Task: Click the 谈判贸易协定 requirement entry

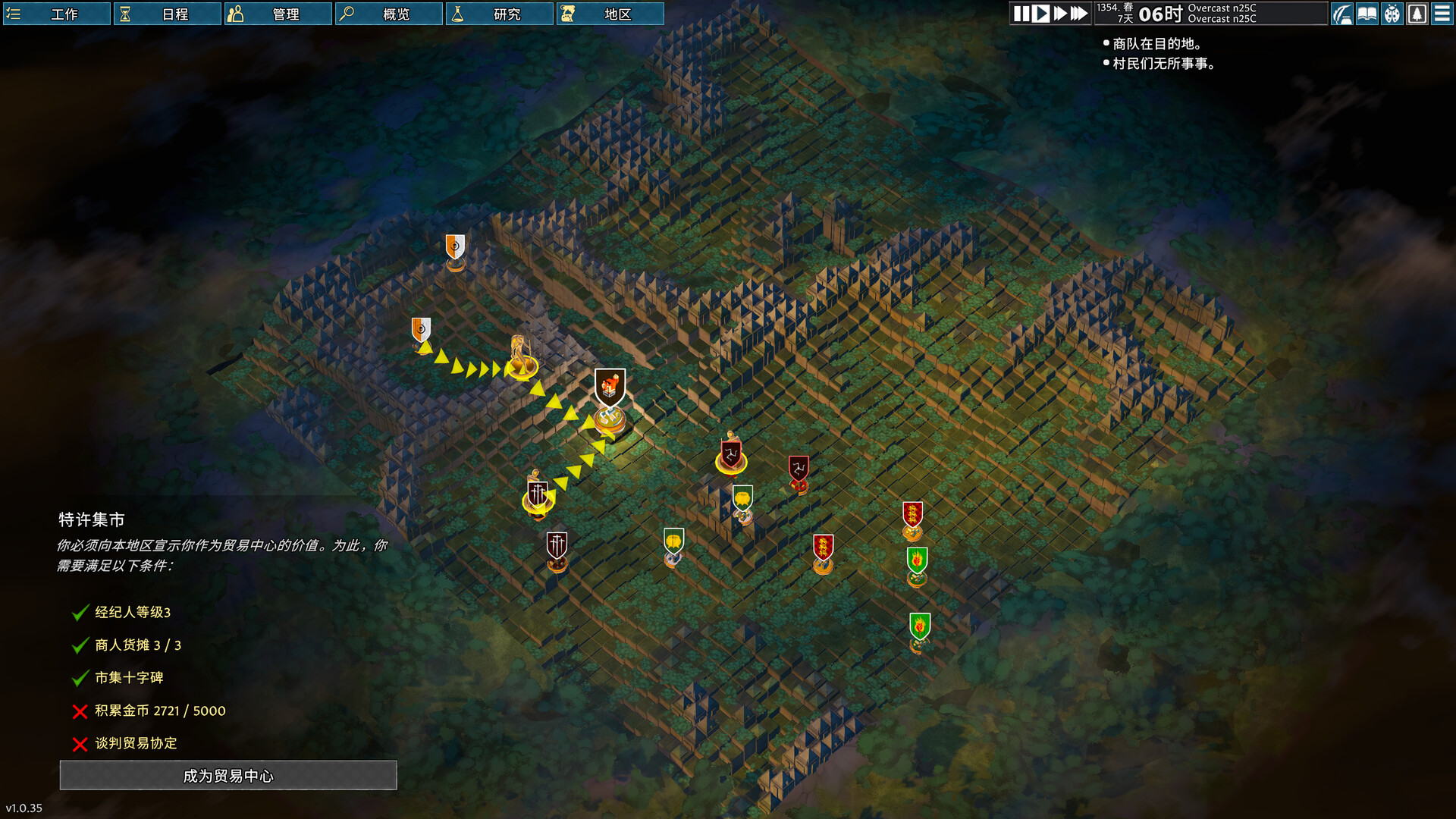Action: 136,743
